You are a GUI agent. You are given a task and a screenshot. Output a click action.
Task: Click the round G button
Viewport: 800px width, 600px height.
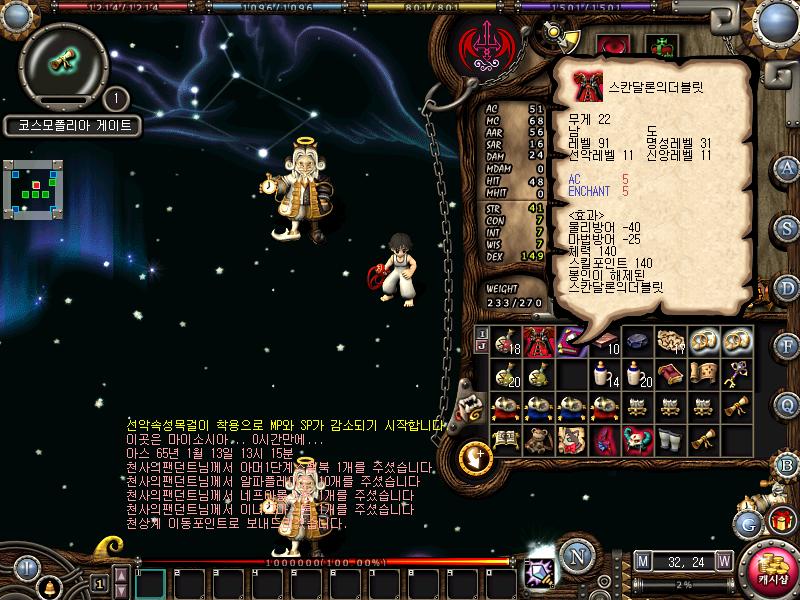point(749,523)
